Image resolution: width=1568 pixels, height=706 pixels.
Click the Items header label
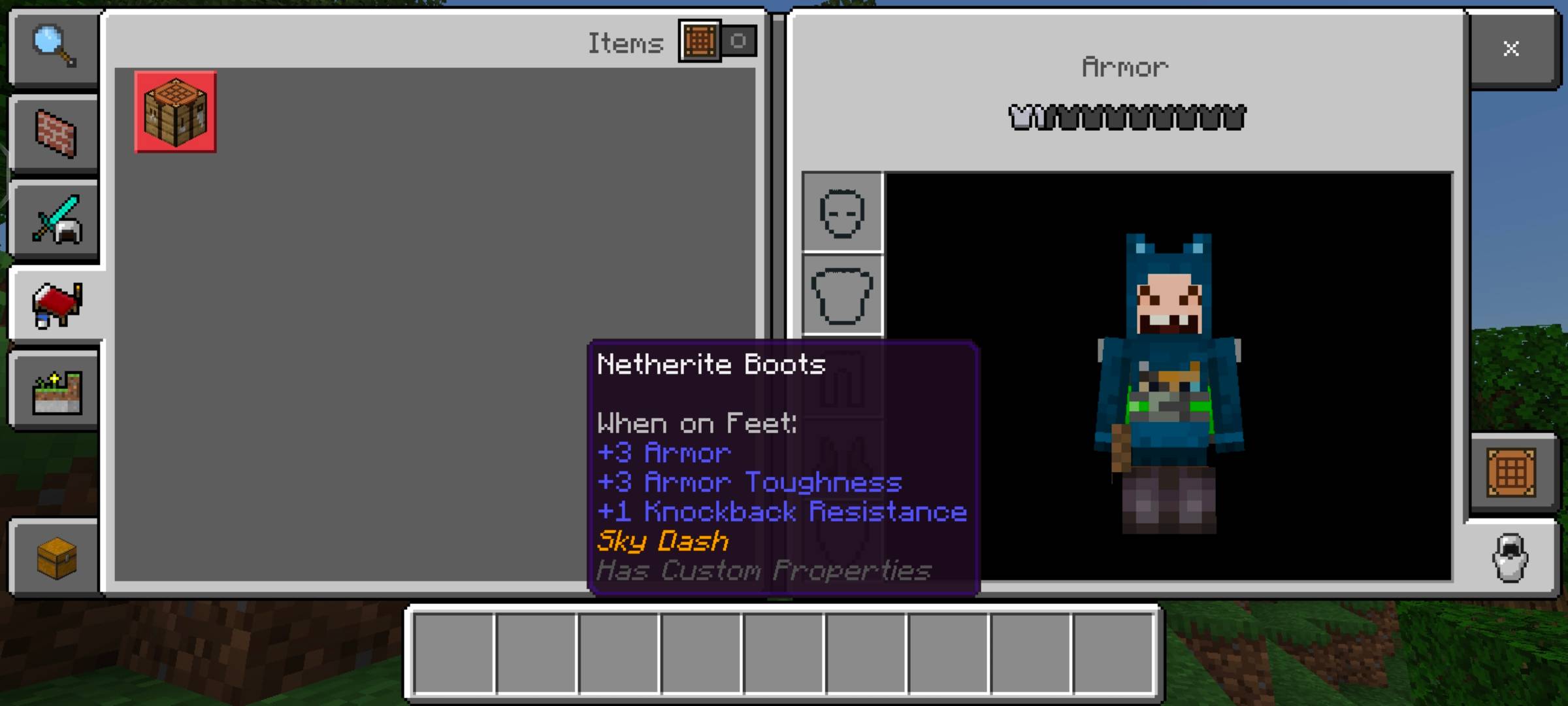point(624,42)
